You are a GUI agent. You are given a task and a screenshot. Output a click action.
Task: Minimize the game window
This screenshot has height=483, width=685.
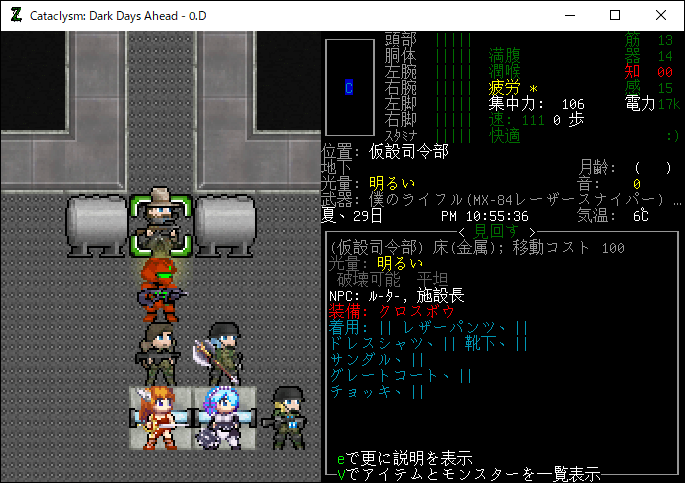[569, 15]
